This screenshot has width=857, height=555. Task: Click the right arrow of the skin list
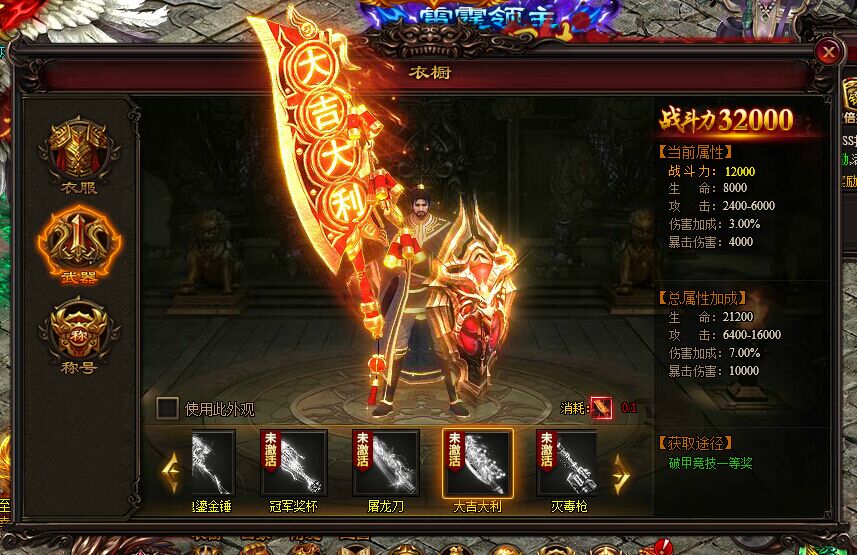621,468
